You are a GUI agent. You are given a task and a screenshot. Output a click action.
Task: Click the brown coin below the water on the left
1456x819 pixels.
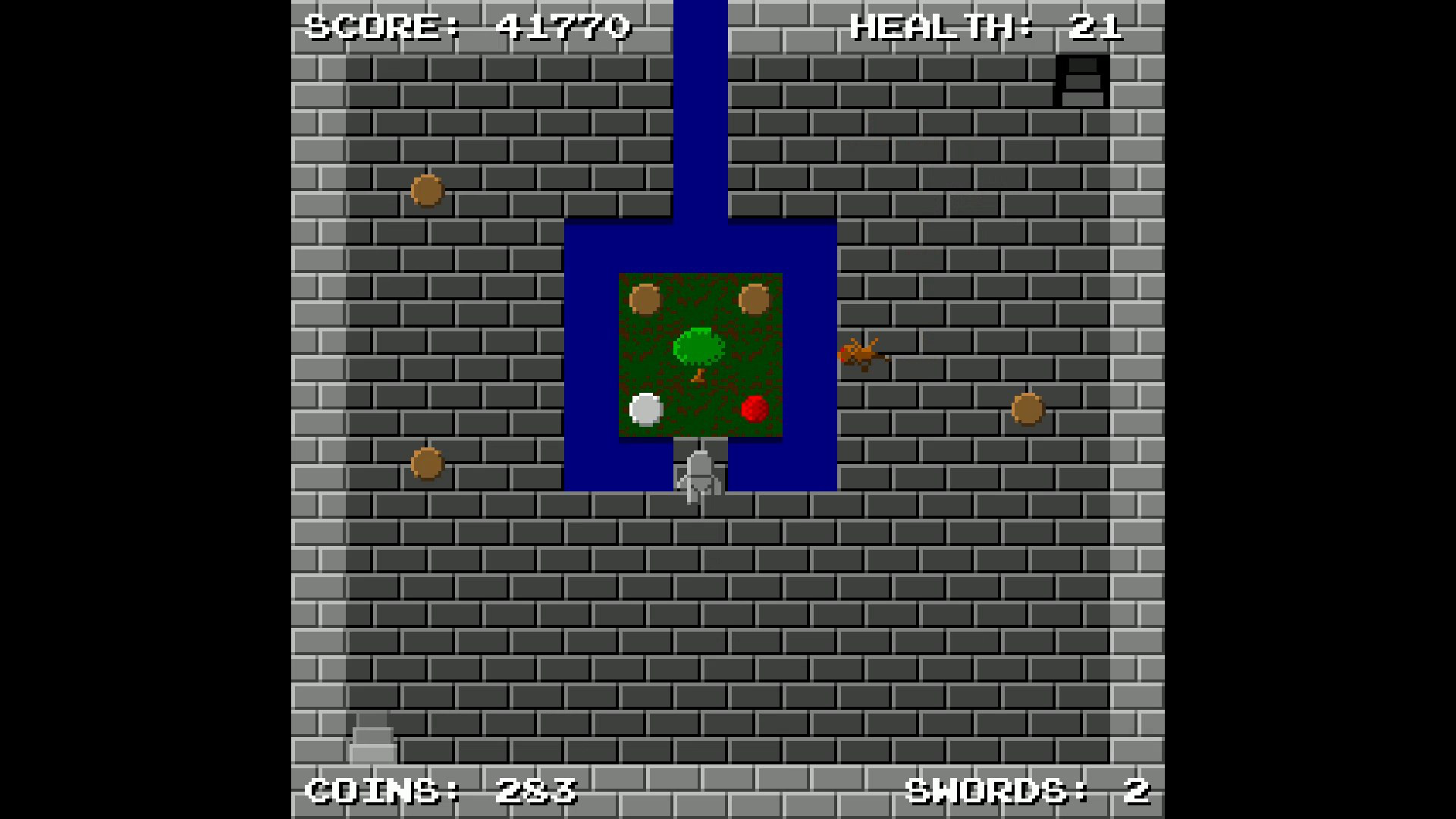pos(427,463)
